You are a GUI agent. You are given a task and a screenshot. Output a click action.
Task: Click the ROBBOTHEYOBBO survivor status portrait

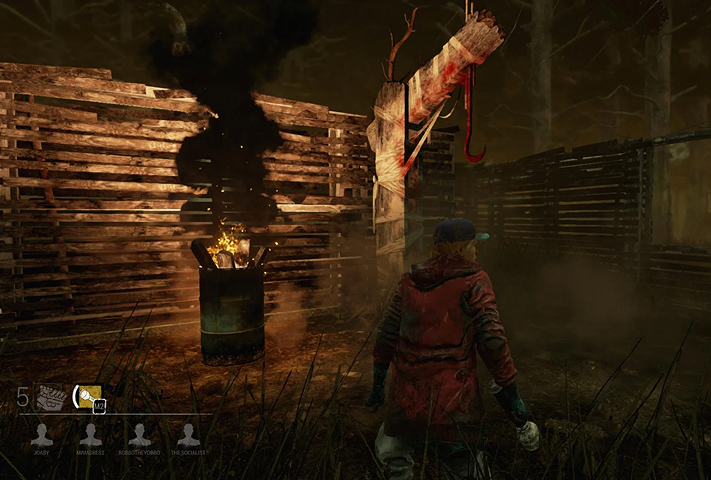(x=140, y=434)
